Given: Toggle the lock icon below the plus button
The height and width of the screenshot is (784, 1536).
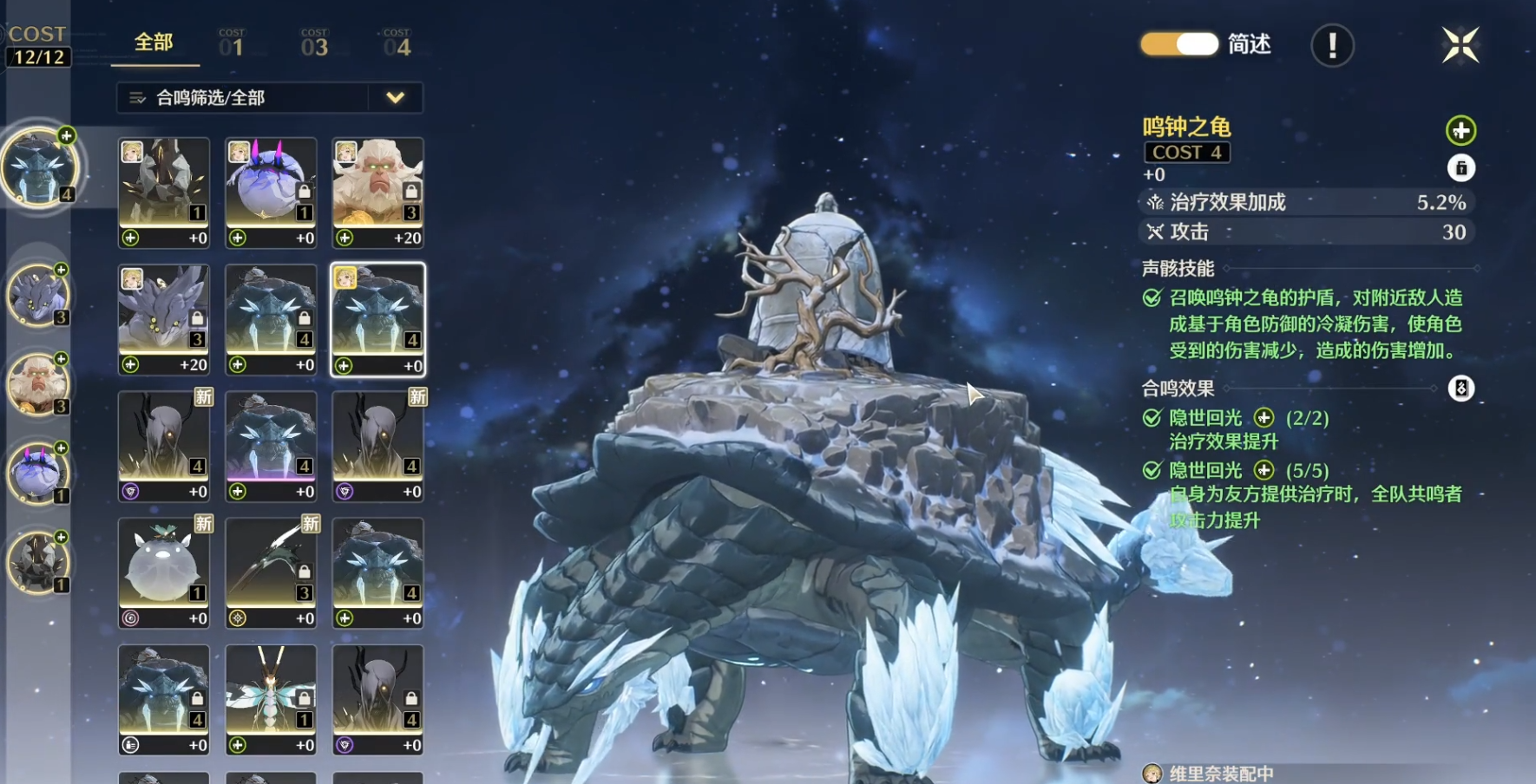Looking at the screenshot, I should coord(1461,168).
